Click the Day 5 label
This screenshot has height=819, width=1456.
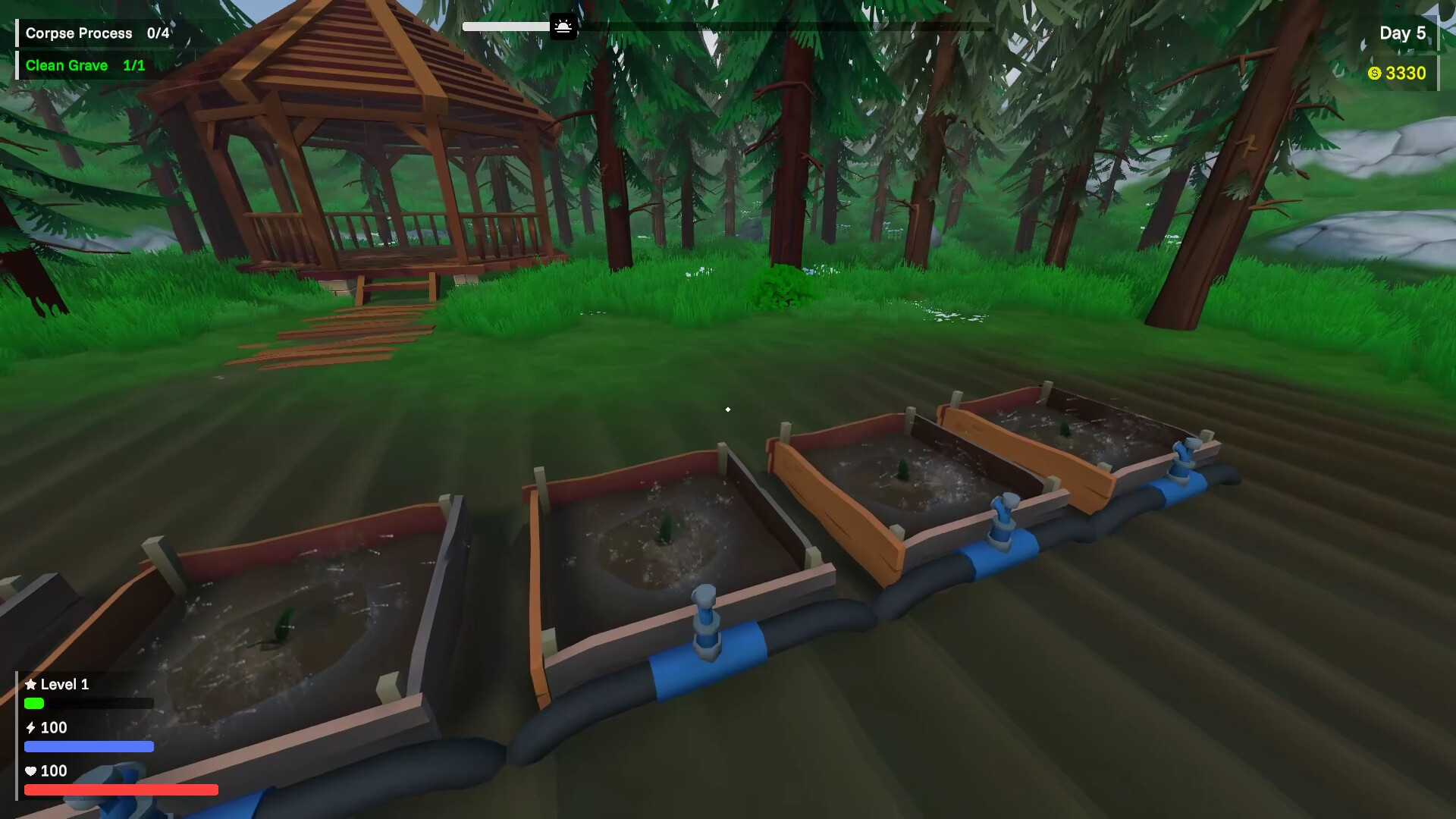(1403, 33)
